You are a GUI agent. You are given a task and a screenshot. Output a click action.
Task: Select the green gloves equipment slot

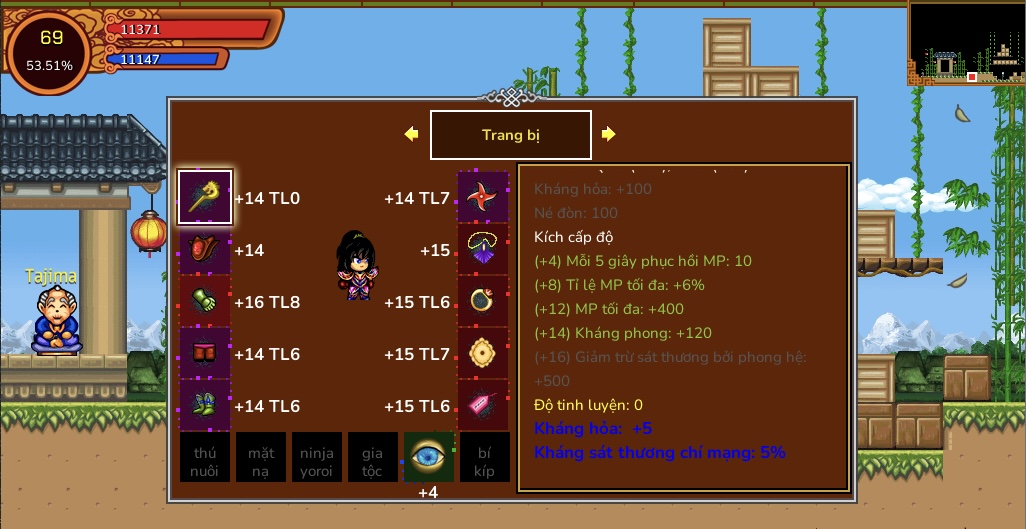pos(205,301)
